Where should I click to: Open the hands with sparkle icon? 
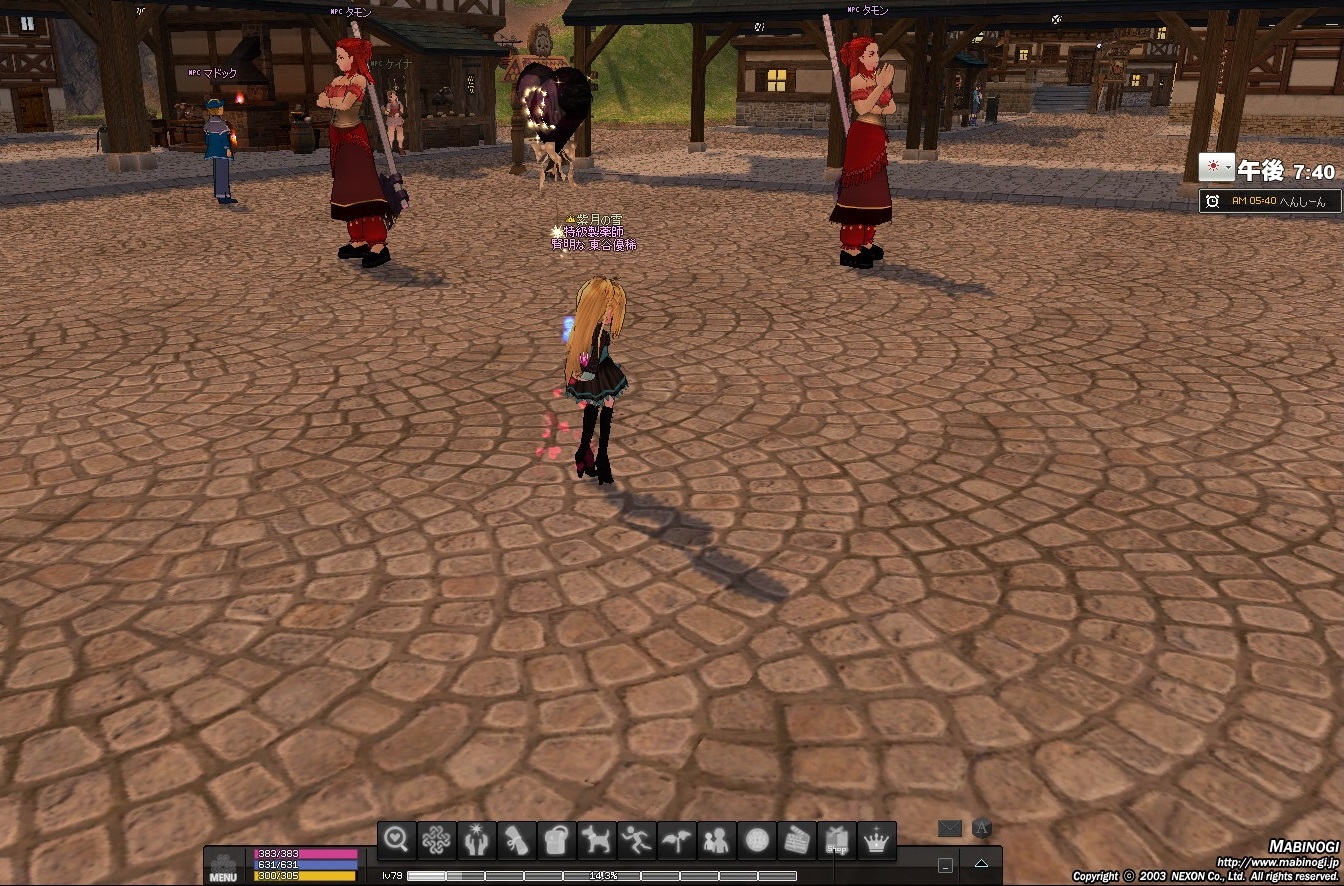[x=477, y=841]
